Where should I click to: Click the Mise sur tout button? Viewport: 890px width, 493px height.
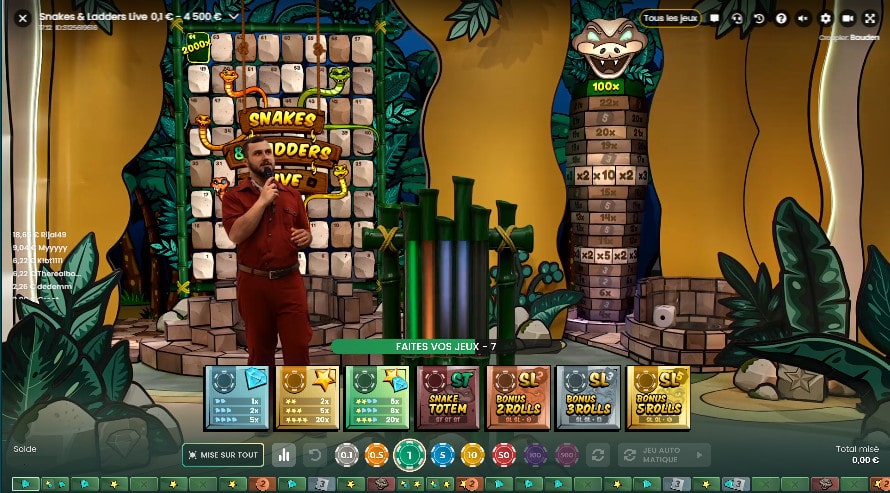223,455
